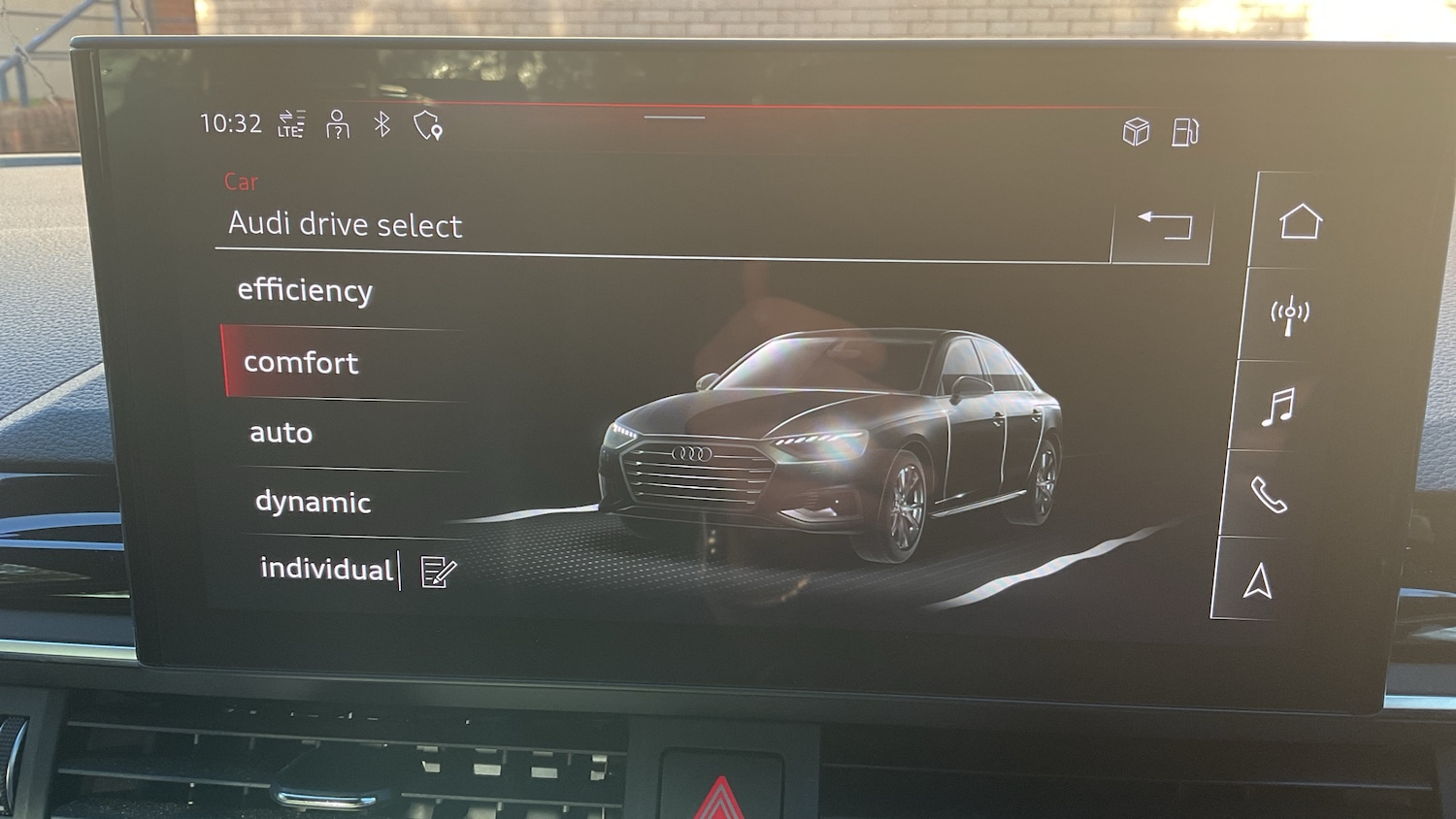Edit individual mode with the pencil icon

434,573
